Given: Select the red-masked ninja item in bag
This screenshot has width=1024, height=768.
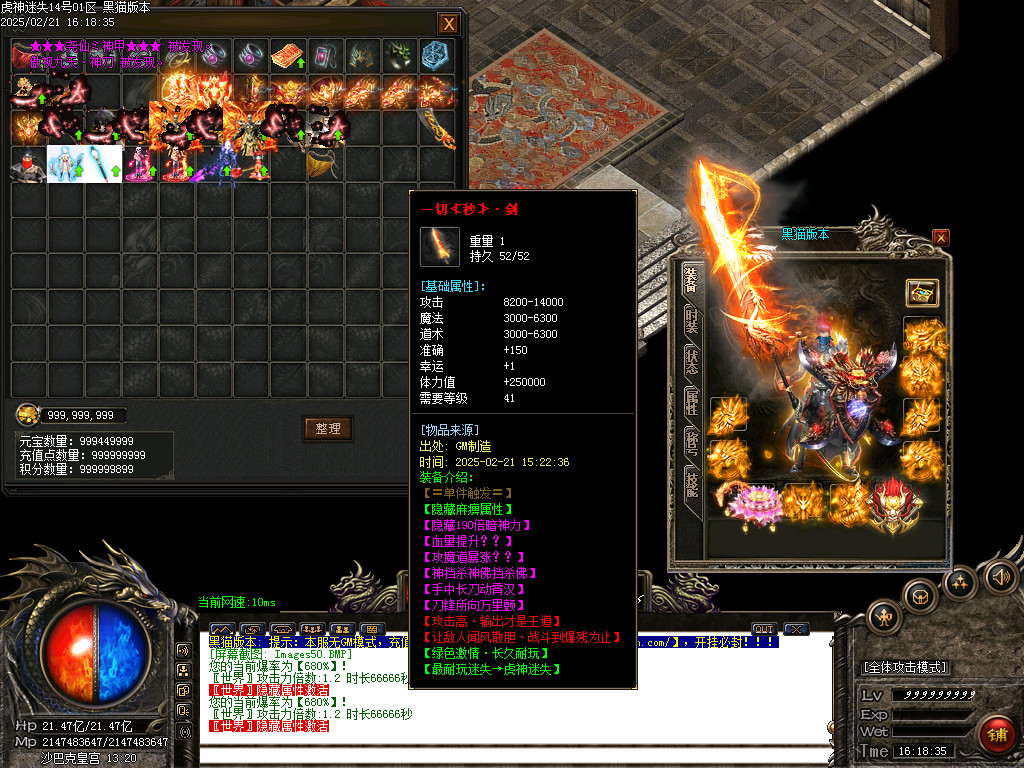Looking at the screenshot, I should tap(30, 164).
